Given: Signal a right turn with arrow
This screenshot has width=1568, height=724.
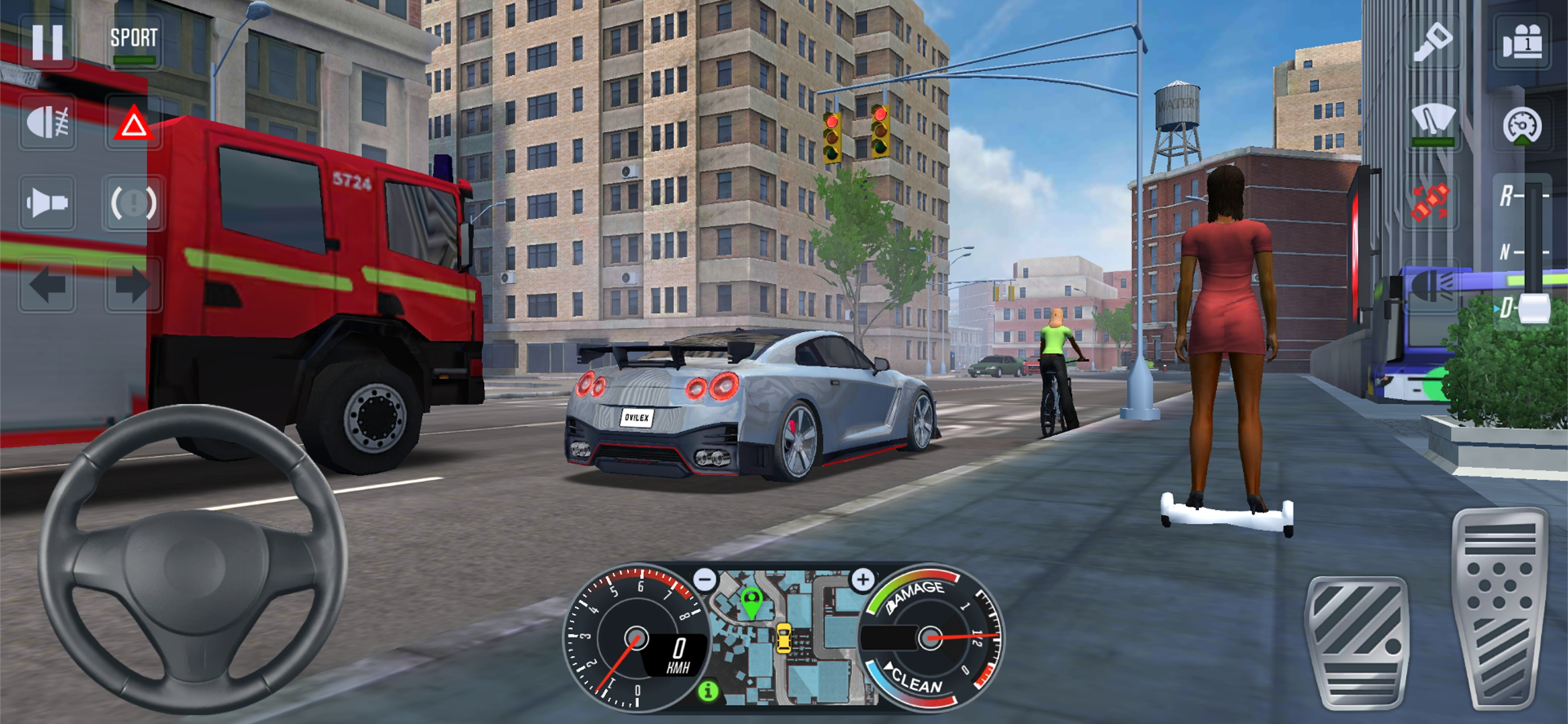Looking at the screenshot, I should click(x=134, y=284).
